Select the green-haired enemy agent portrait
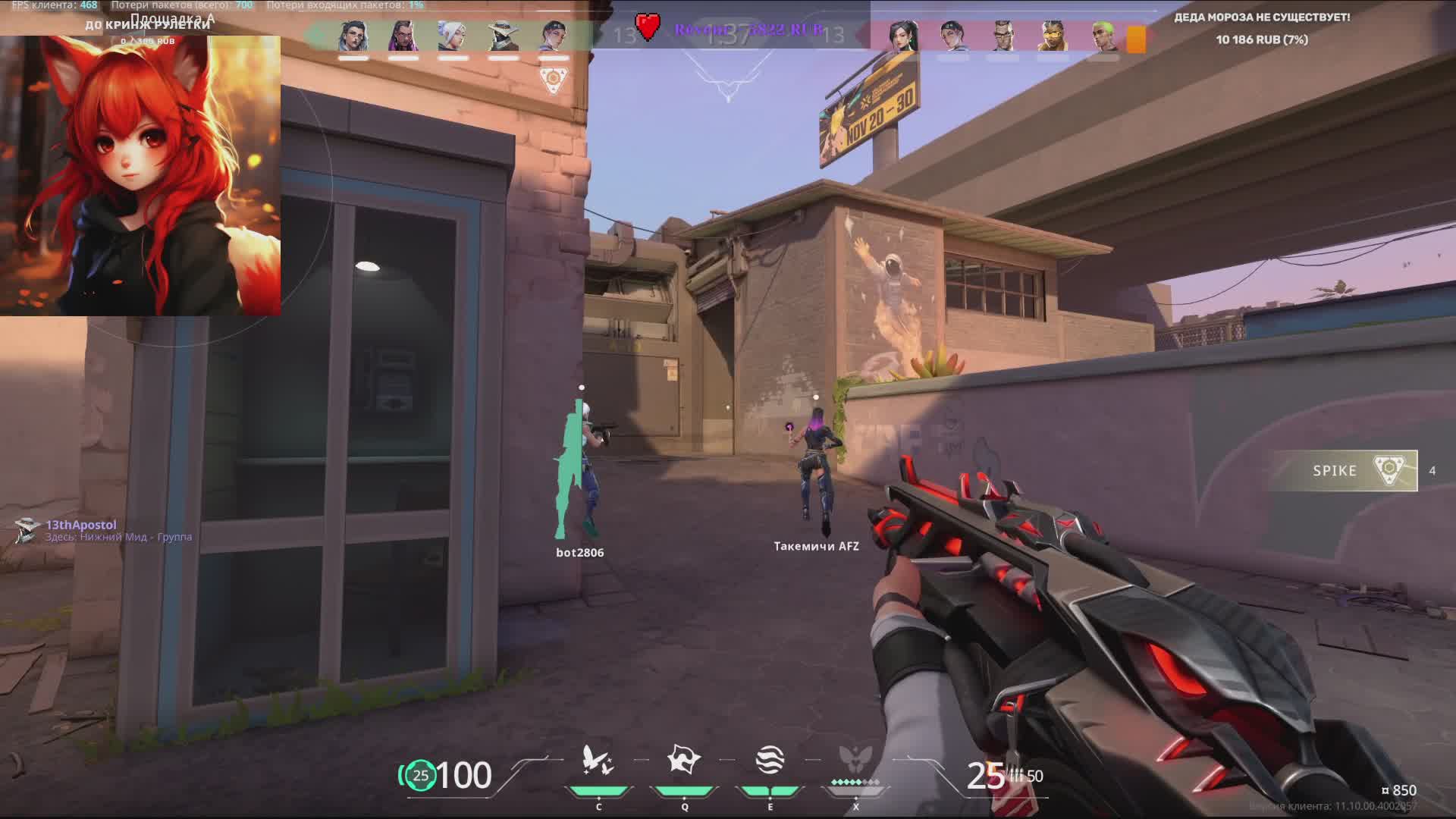 (x=1103, y=36)
